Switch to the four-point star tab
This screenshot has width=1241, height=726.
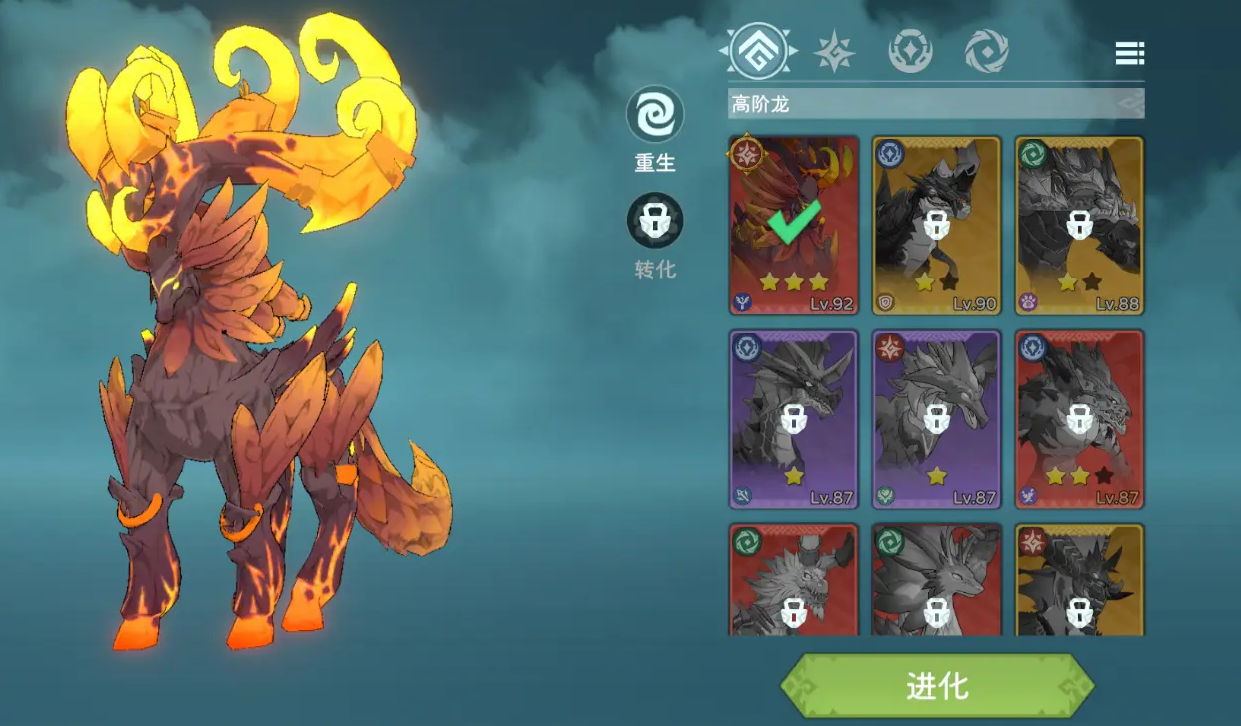pos(834,51)
